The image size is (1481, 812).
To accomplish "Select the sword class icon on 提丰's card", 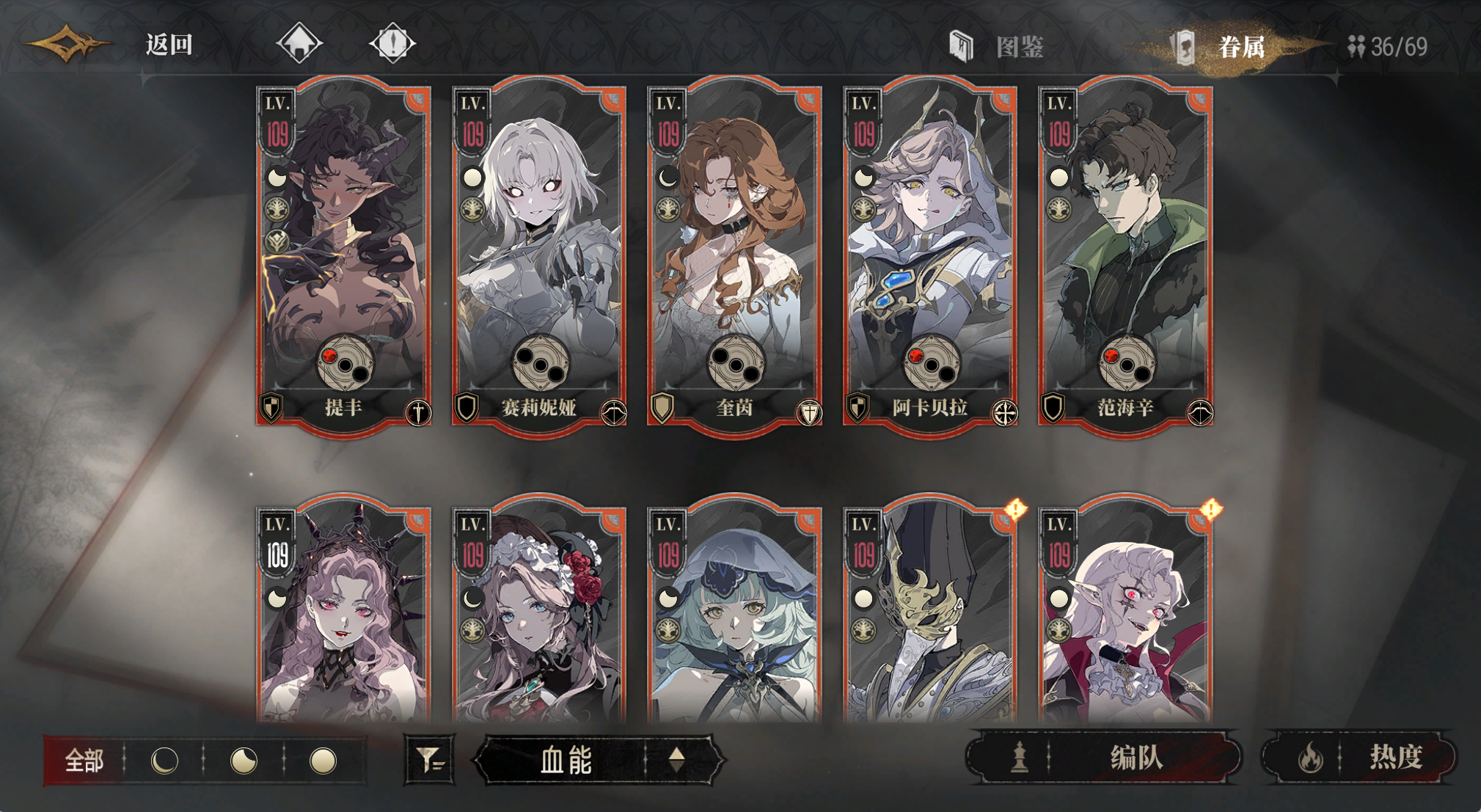I will 419,413.
